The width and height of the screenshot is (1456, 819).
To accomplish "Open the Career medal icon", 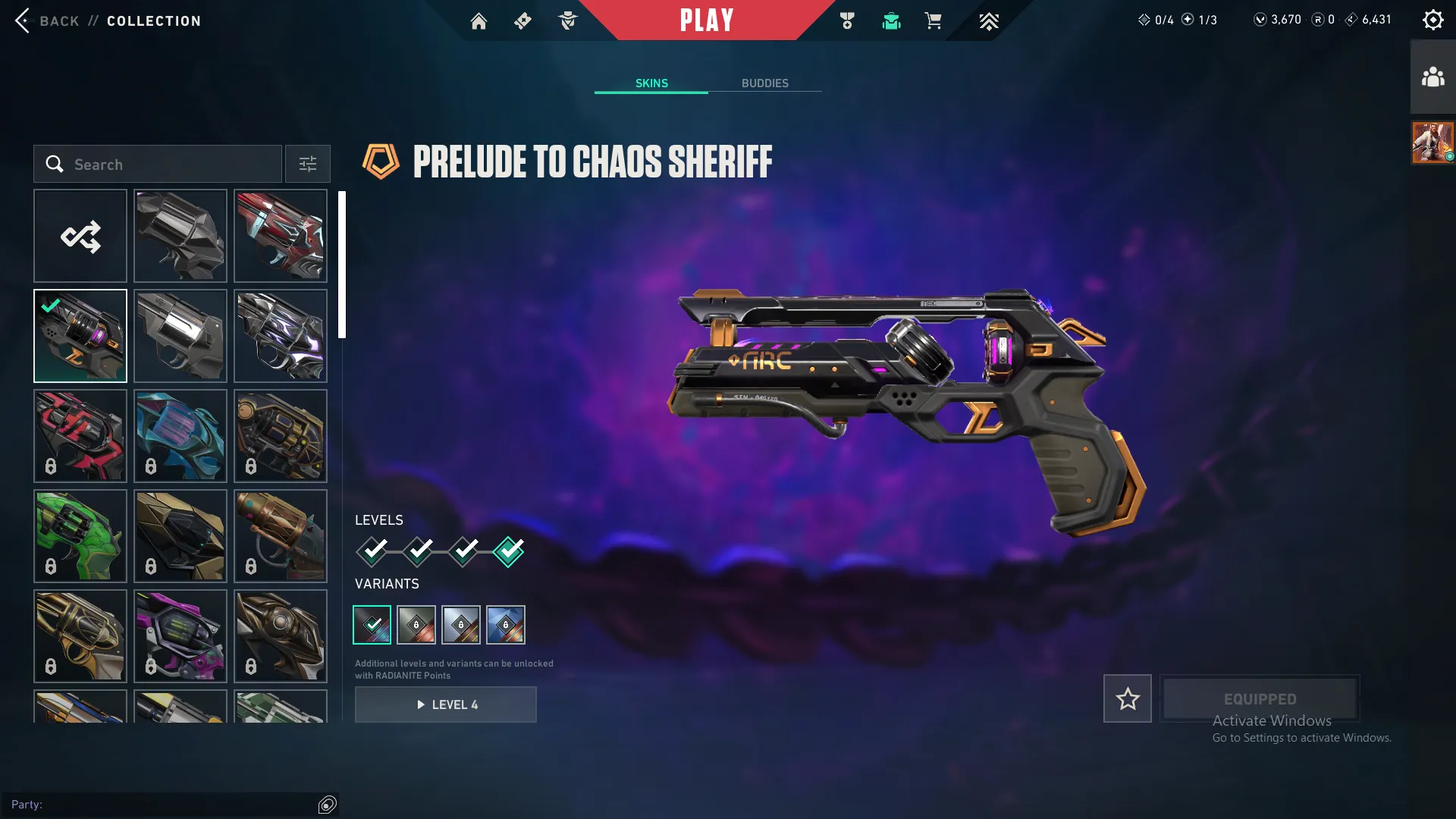I will tap(848, 20).
